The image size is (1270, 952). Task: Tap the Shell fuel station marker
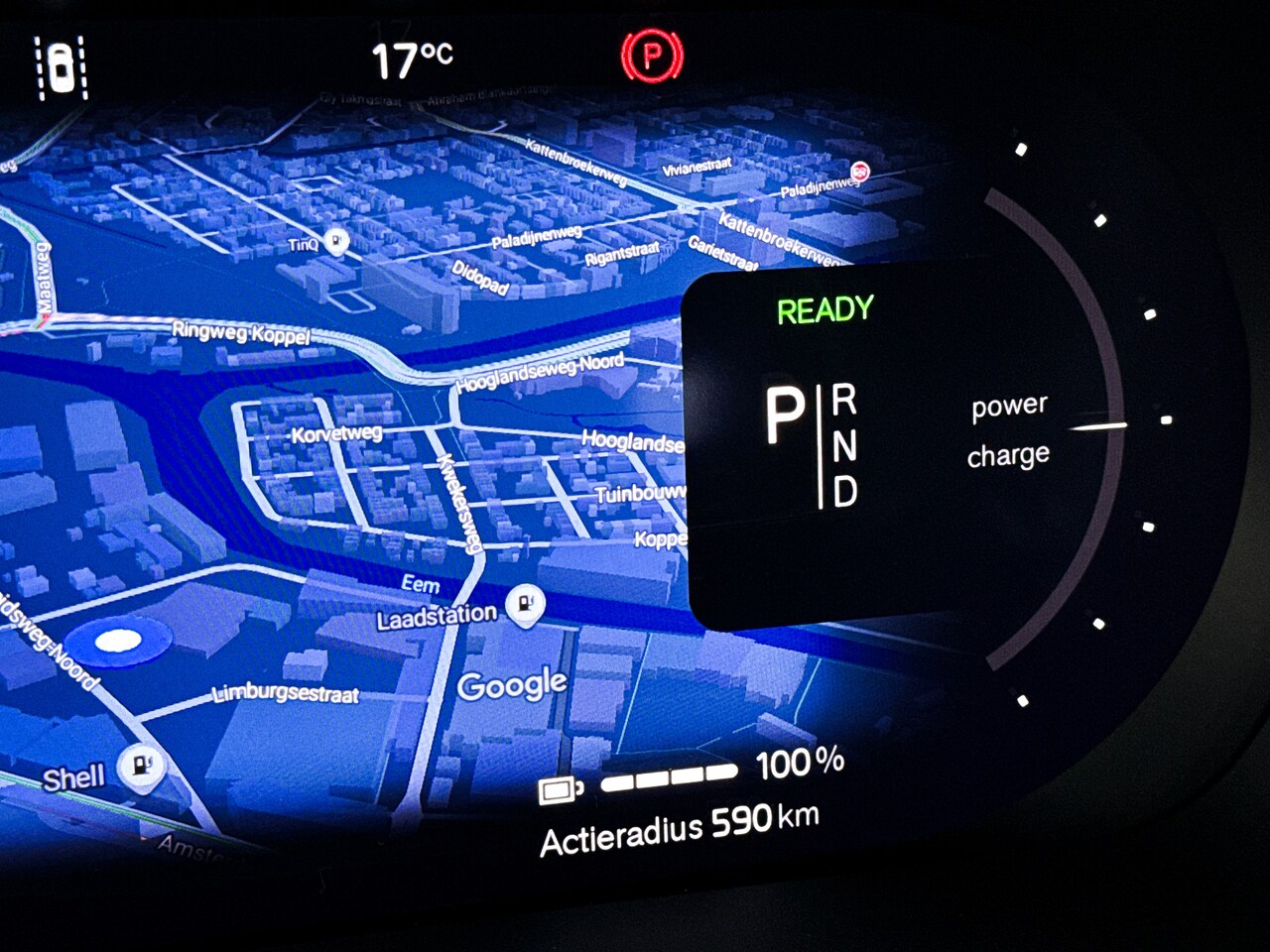[142, 767]
